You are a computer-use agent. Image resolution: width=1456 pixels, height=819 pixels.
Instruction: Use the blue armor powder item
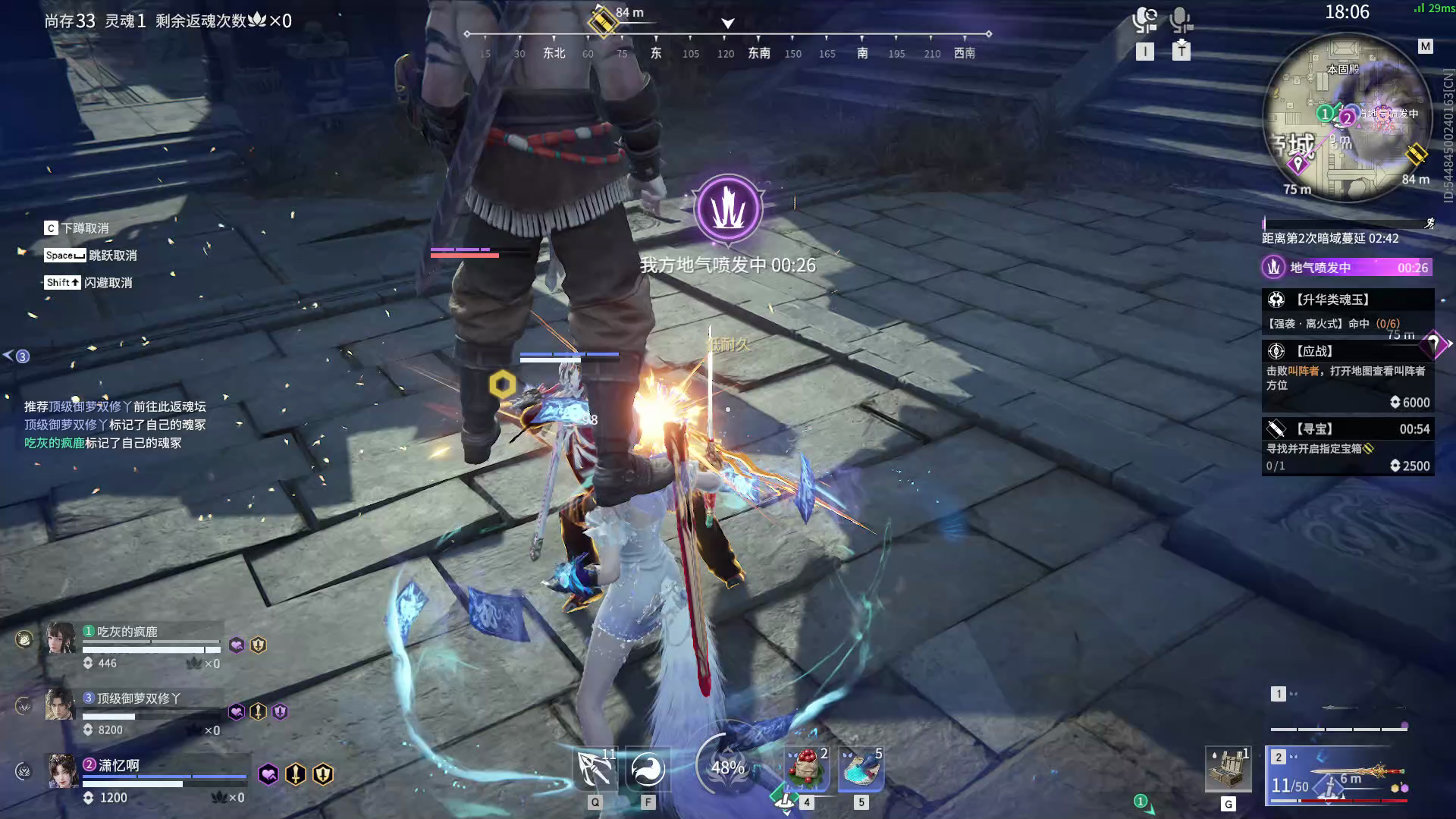point(861,768)
